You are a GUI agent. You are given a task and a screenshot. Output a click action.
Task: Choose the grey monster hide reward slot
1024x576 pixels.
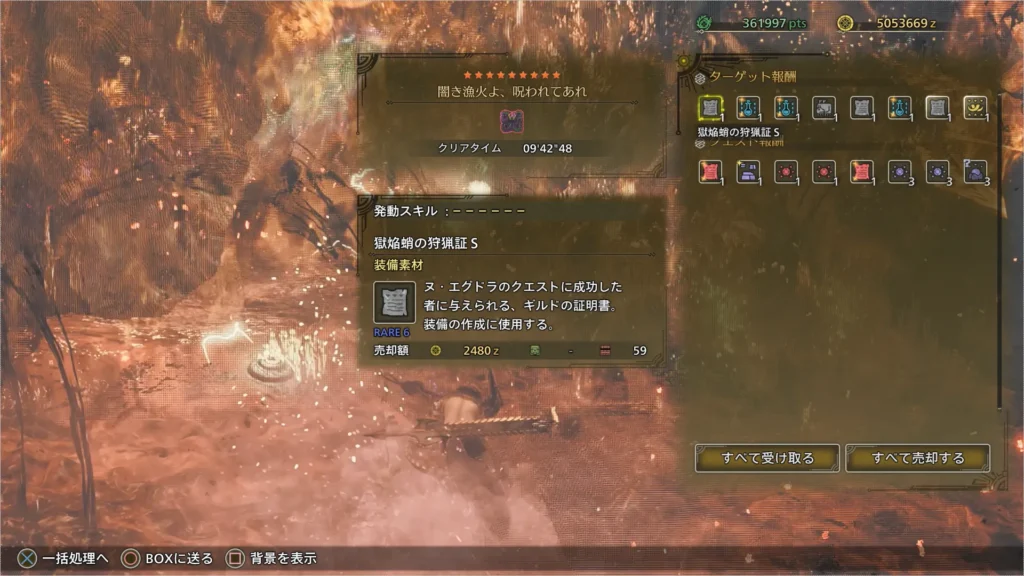824,108
